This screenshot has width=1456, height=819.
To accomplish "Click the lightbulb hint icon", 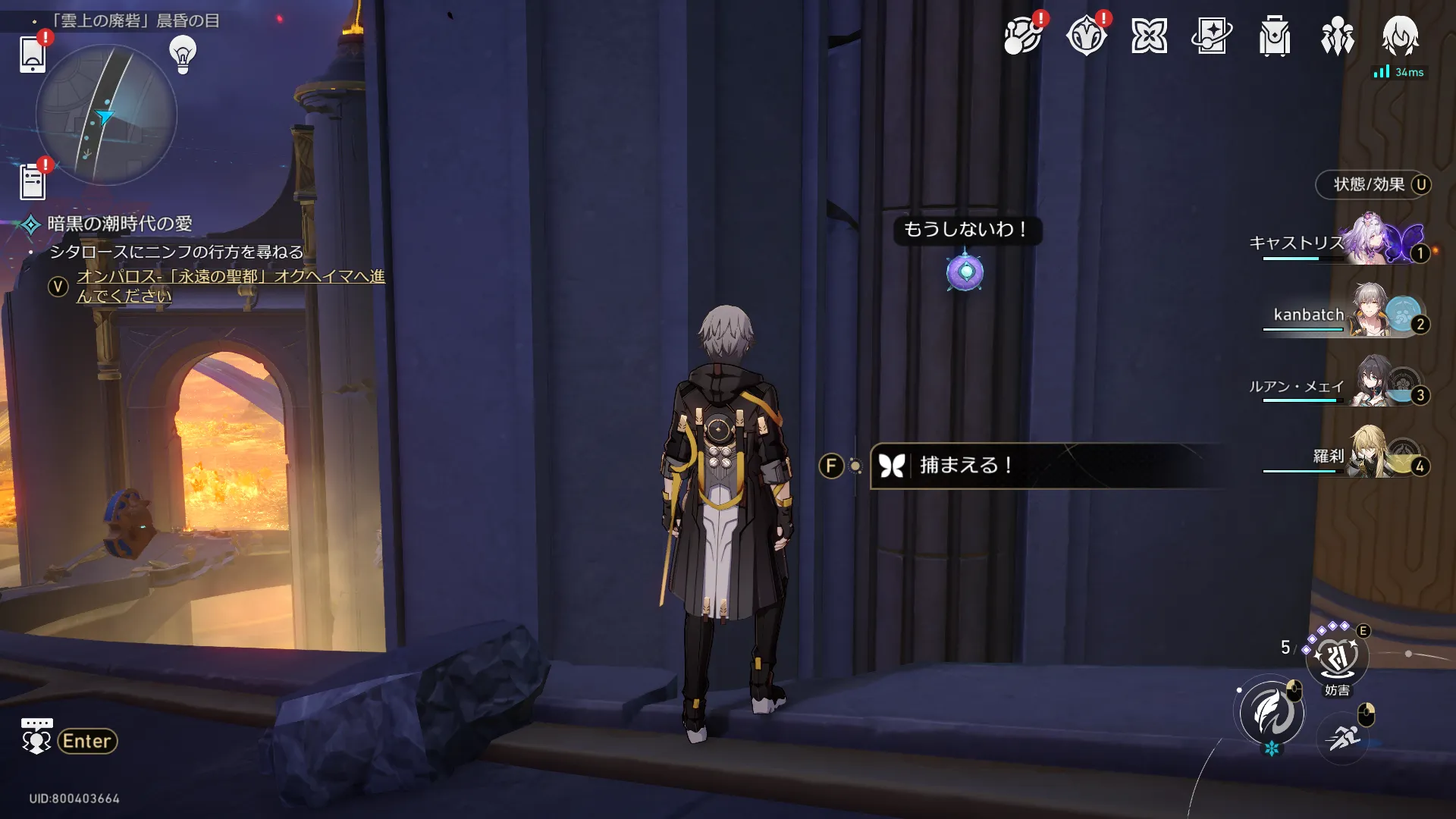I will click(x=183, y=55).
